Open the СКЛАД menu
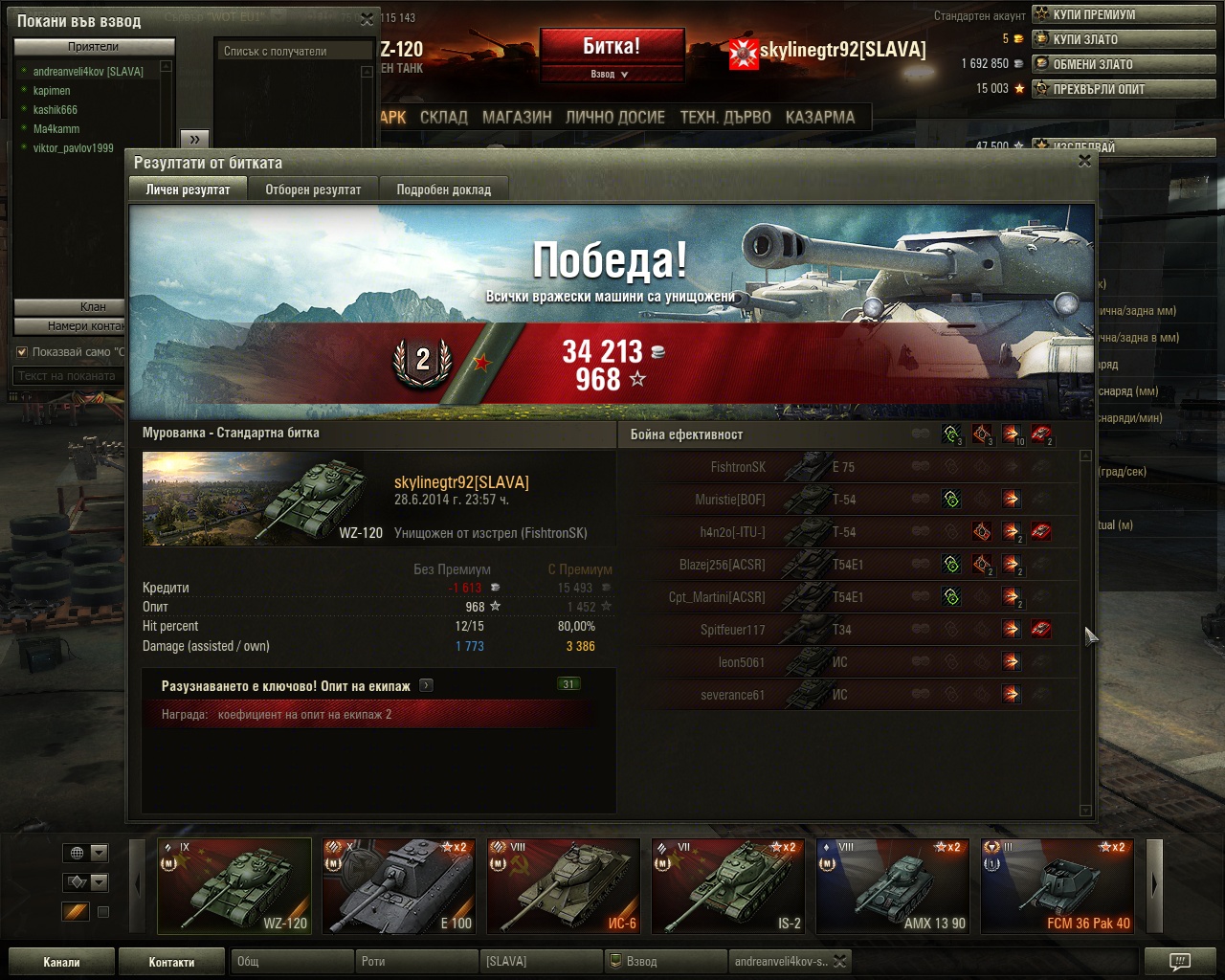1225x980 pixels. [x=444, y=118]
